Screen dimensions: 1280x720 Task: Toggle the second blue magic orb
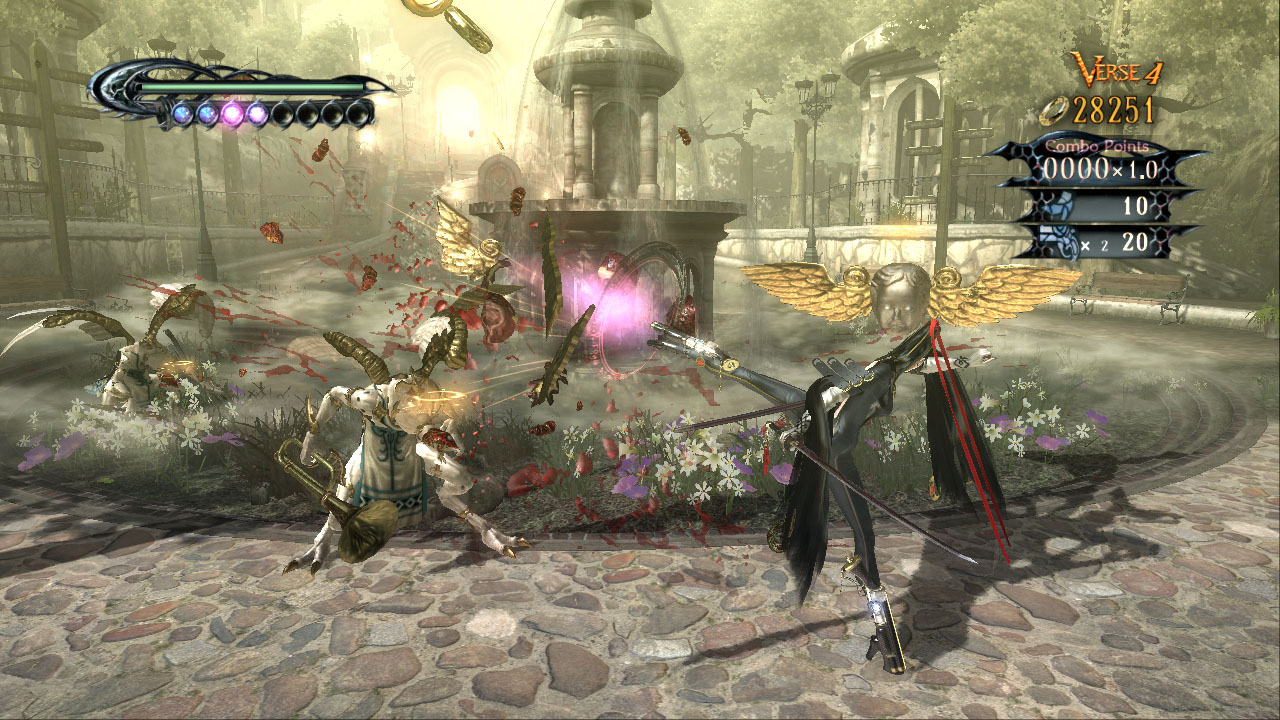tap(207, 113)
